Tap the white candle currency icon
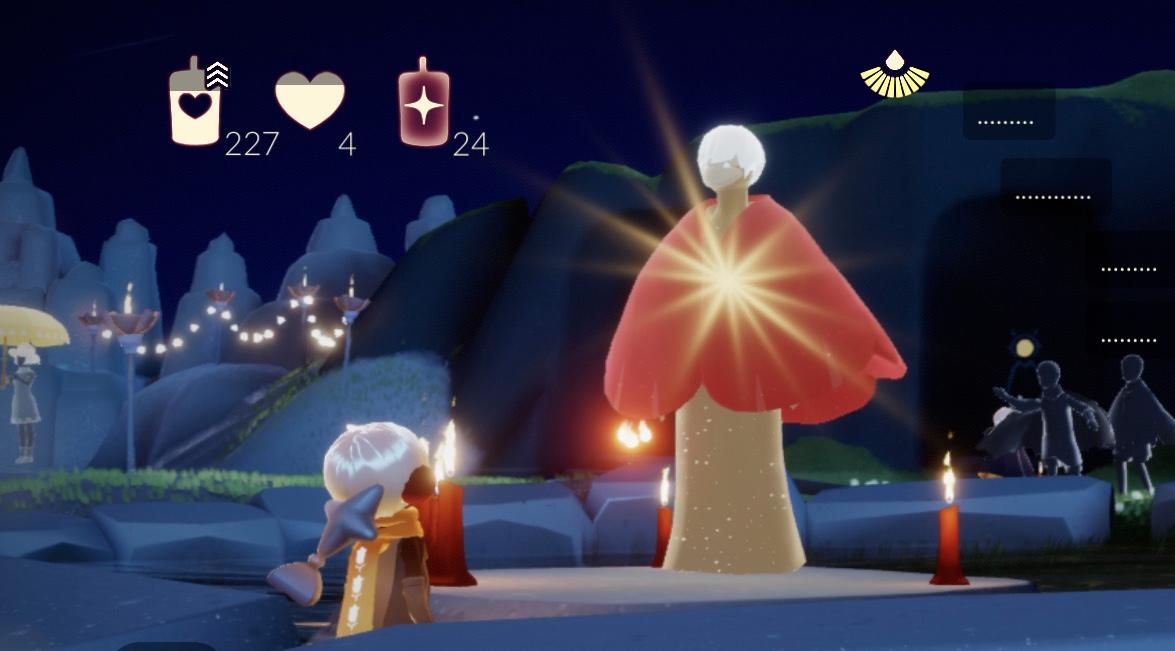The height and width of the screenshot is (651, 1175). coord(195,105)
